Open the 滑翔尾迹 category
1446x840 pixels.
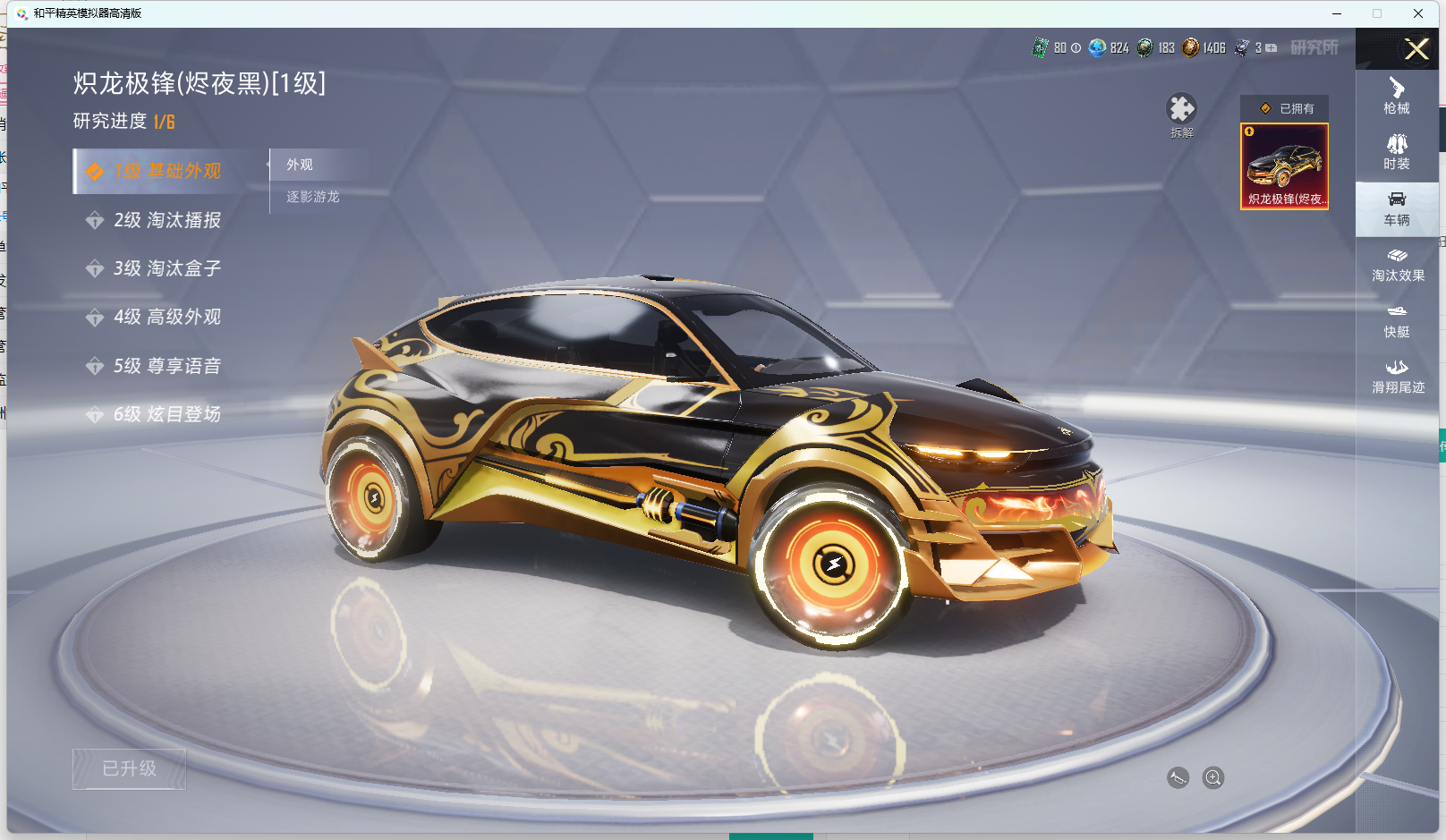click(1398, 377)
